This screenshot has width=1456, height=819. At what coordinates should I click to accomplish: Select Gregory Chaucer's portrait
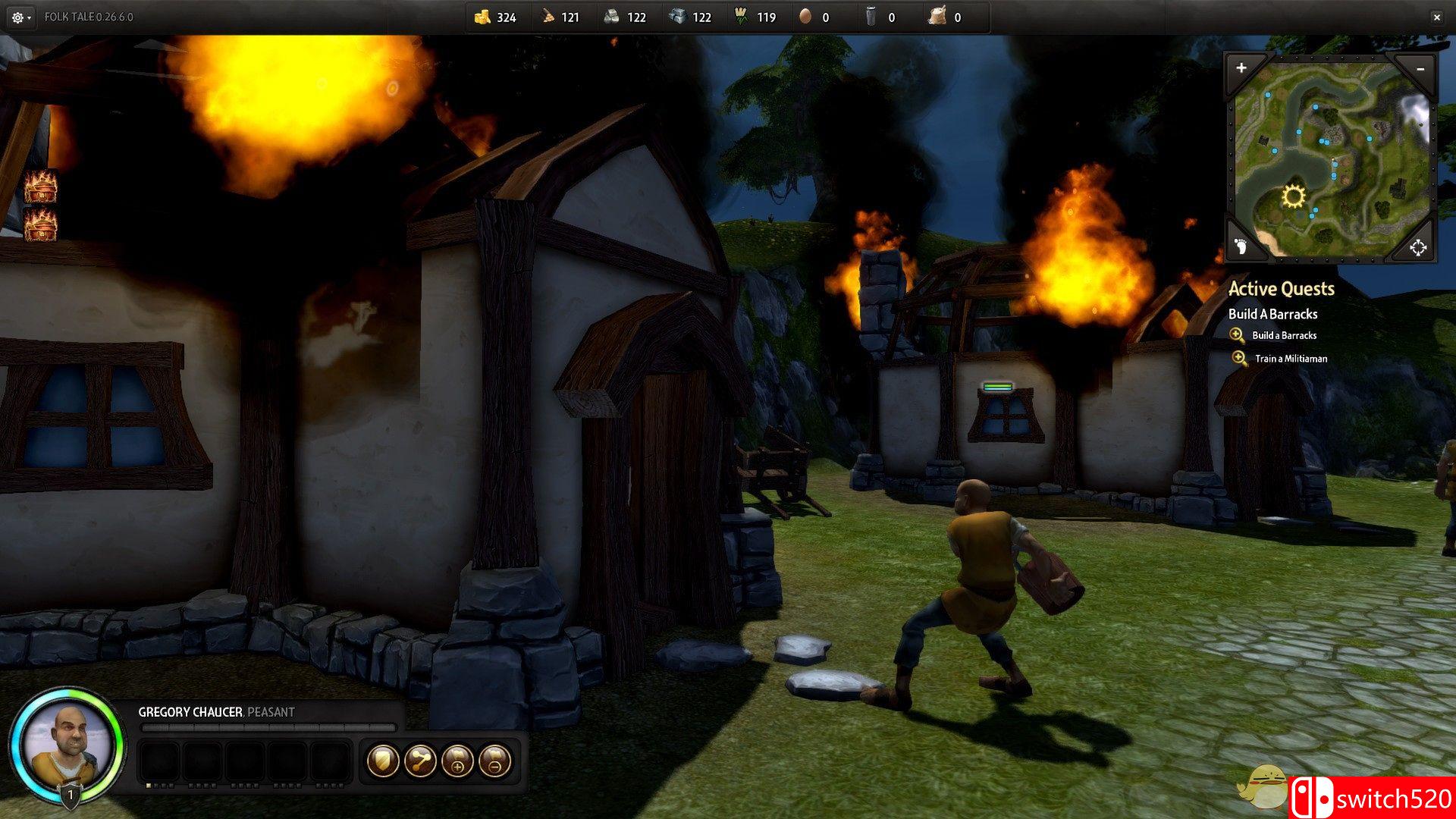[67, 744]
